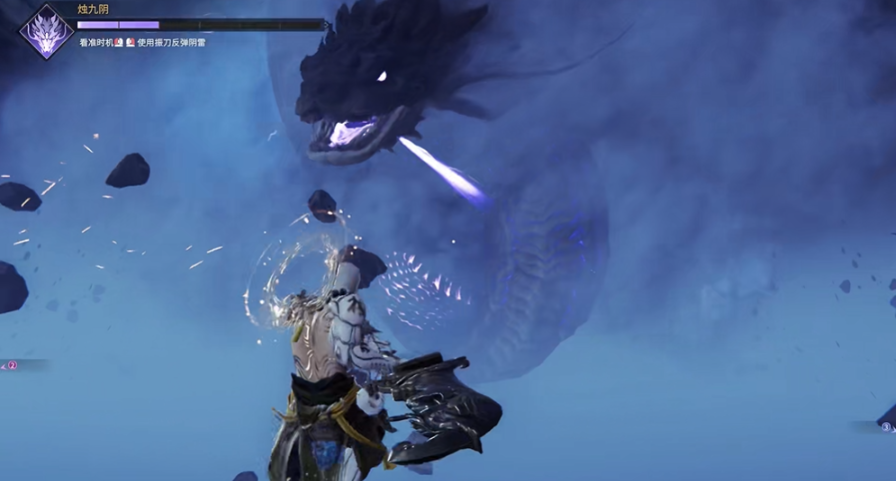Click the 烛九阴 dragon boss portrait
The height and width of the screenshot is (481, 896).
(46, 30)
